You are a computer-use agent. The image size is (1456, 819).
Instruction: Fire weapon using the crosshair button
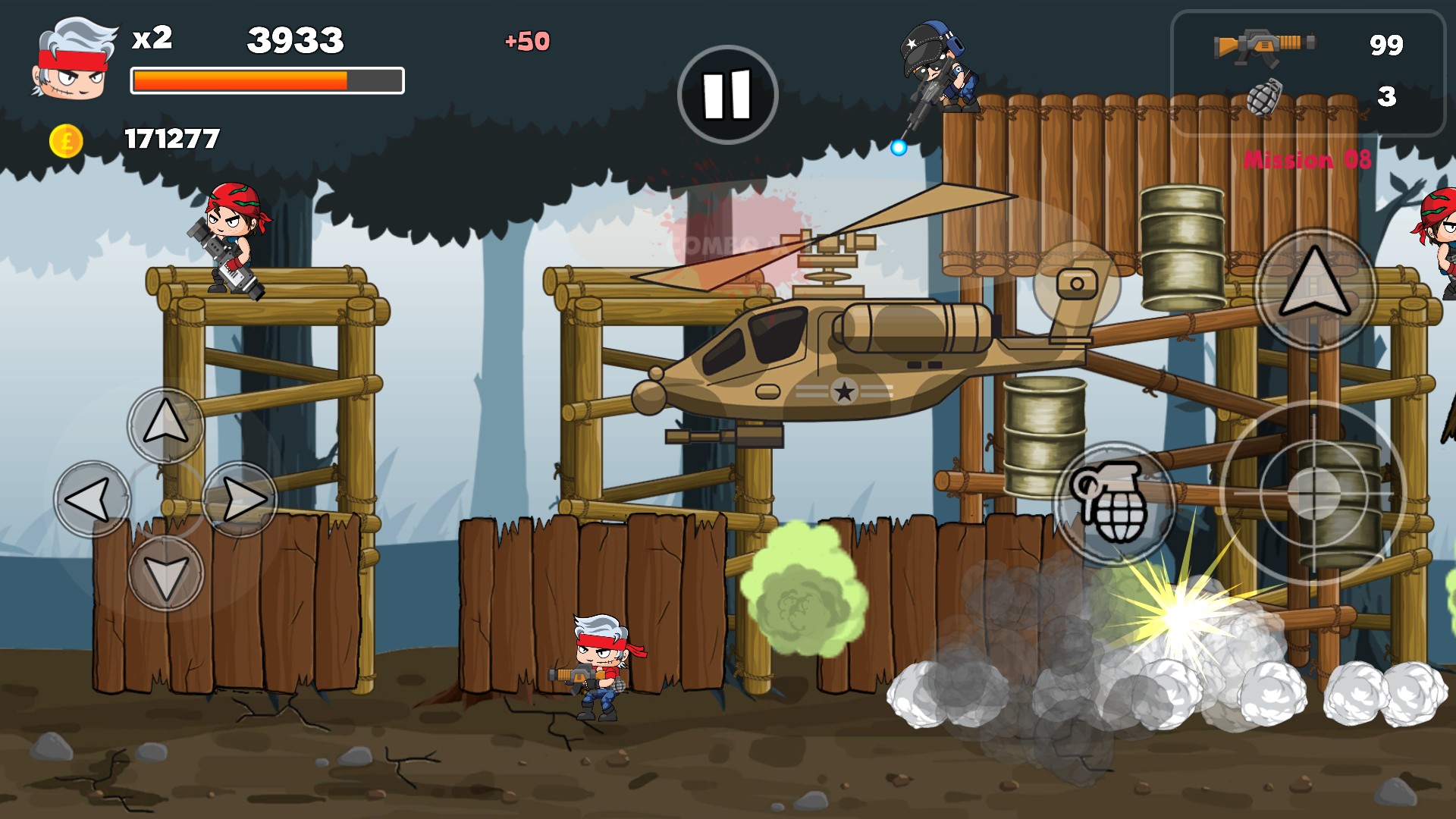1313,493
